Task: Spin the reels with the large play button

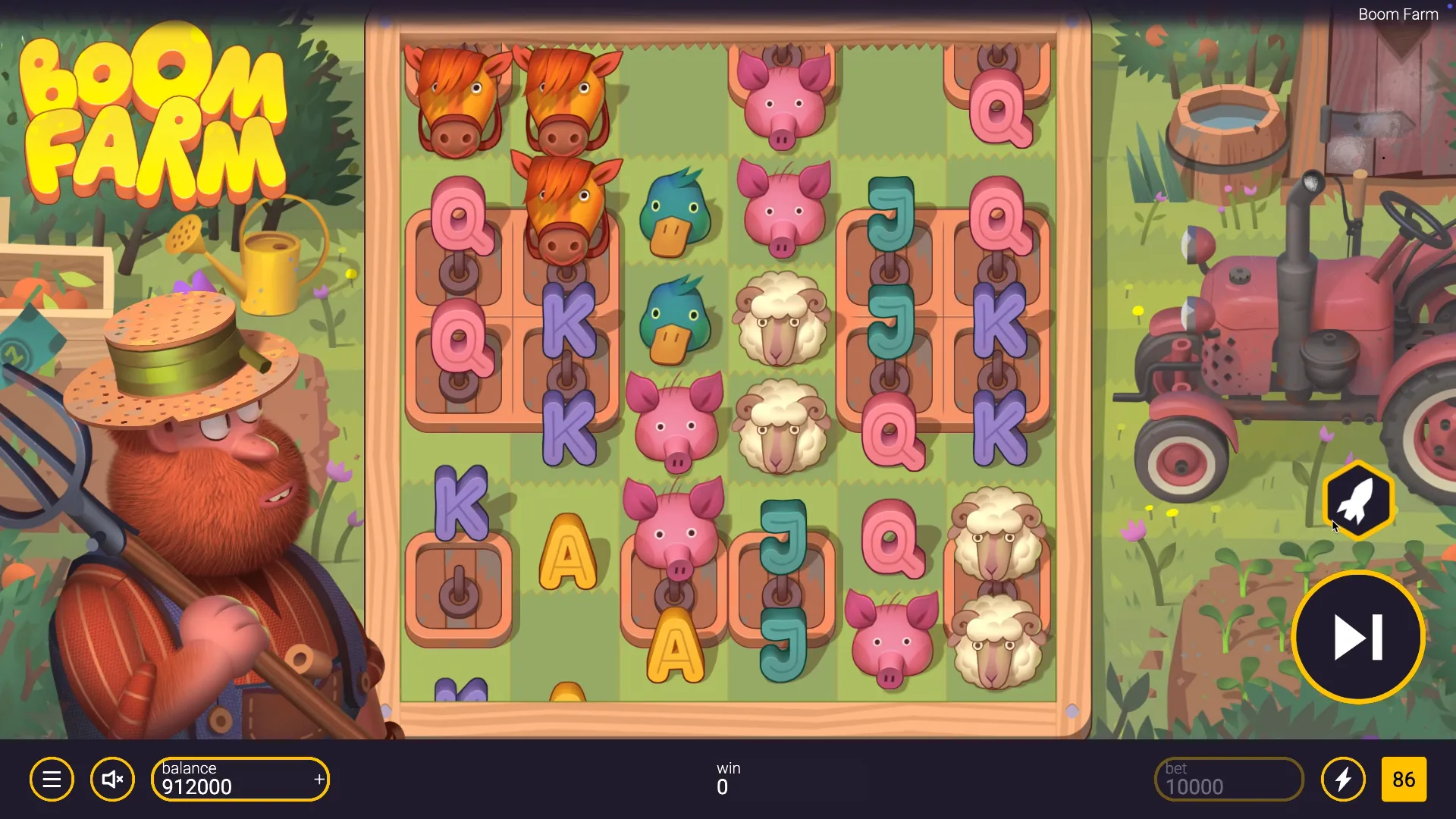Action: point(1358,637)
